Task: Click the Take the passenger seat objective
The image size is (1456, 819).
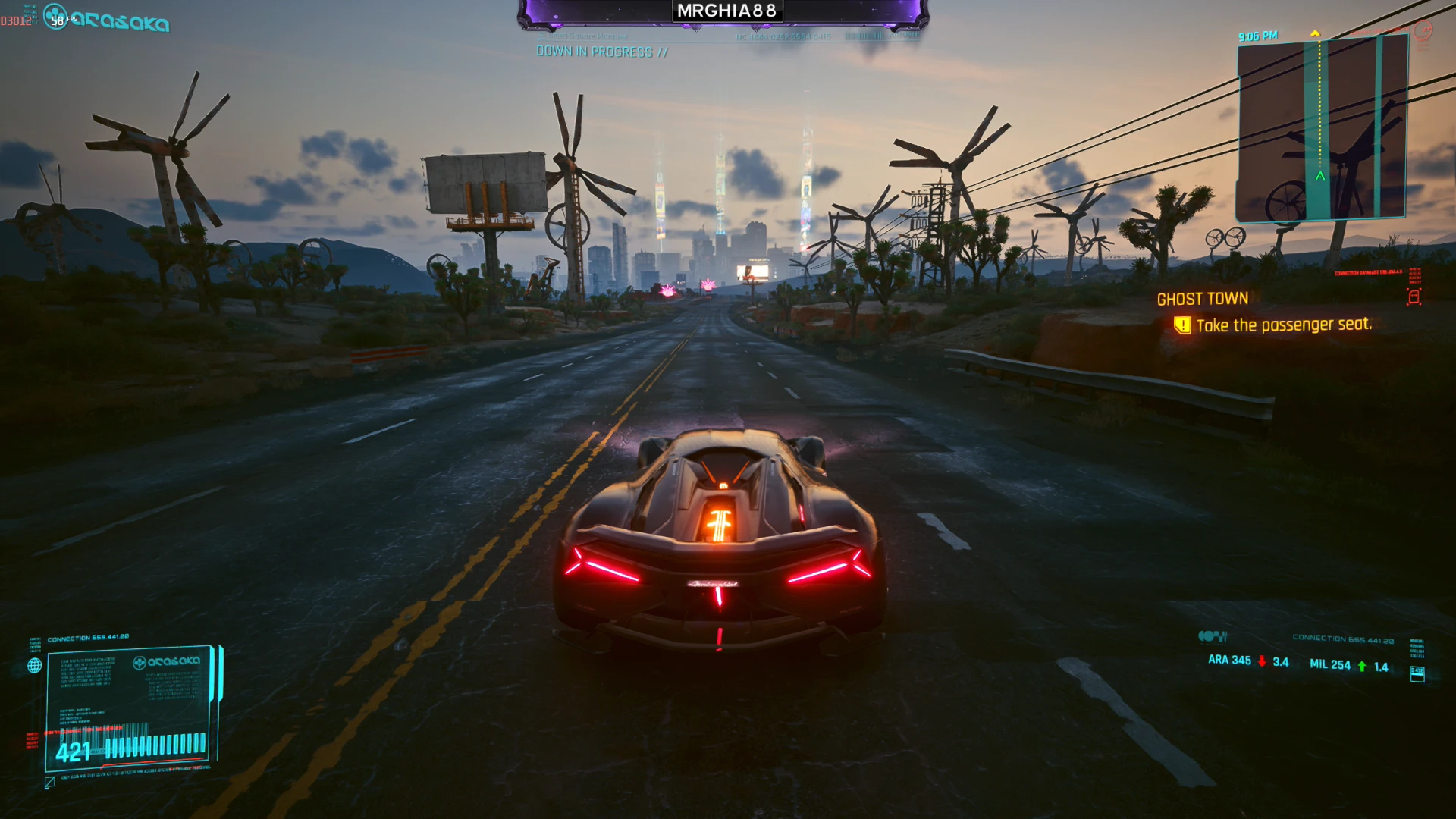Action: tap(1283, 325)
